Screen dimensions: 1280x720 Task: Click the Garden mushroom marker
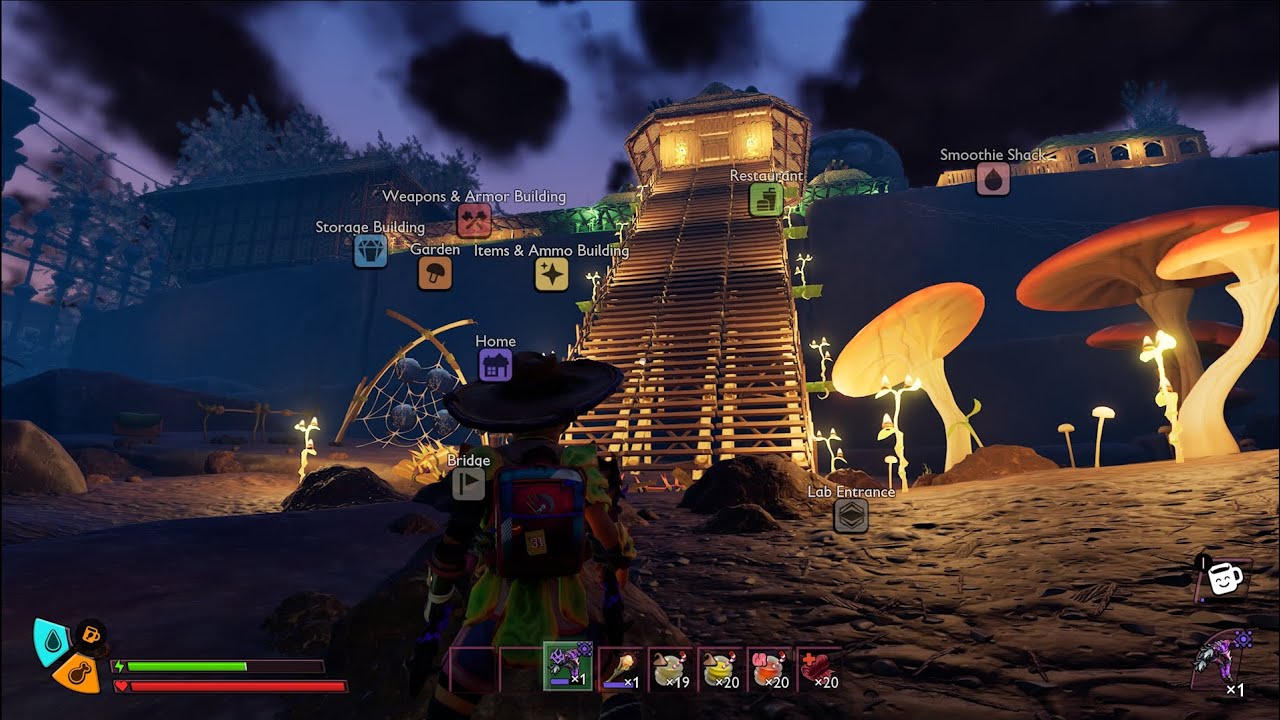pos(435,273)
